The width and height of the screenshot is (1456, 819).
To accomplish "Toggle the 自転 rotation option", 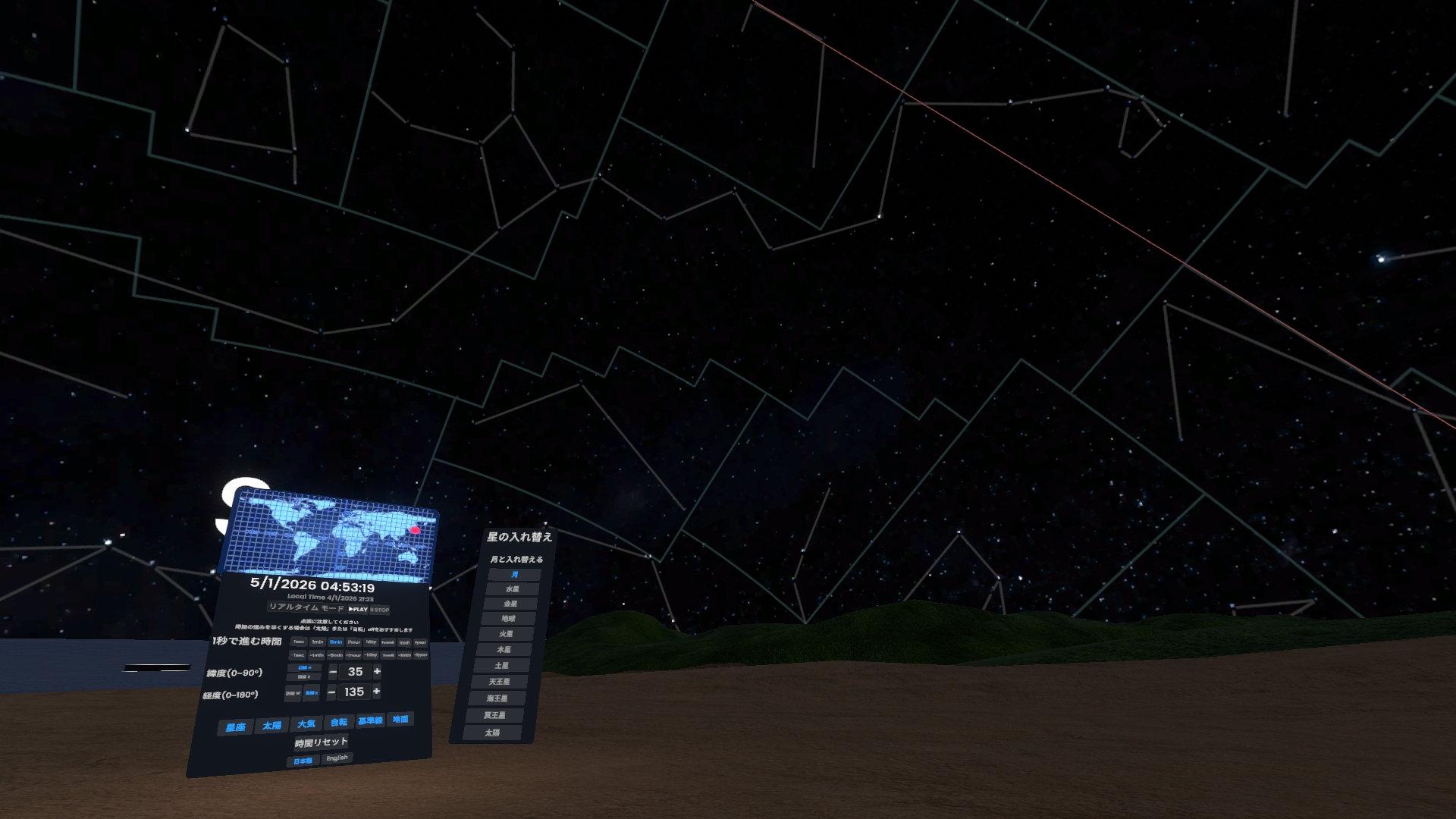I will (x=338, y=722).
